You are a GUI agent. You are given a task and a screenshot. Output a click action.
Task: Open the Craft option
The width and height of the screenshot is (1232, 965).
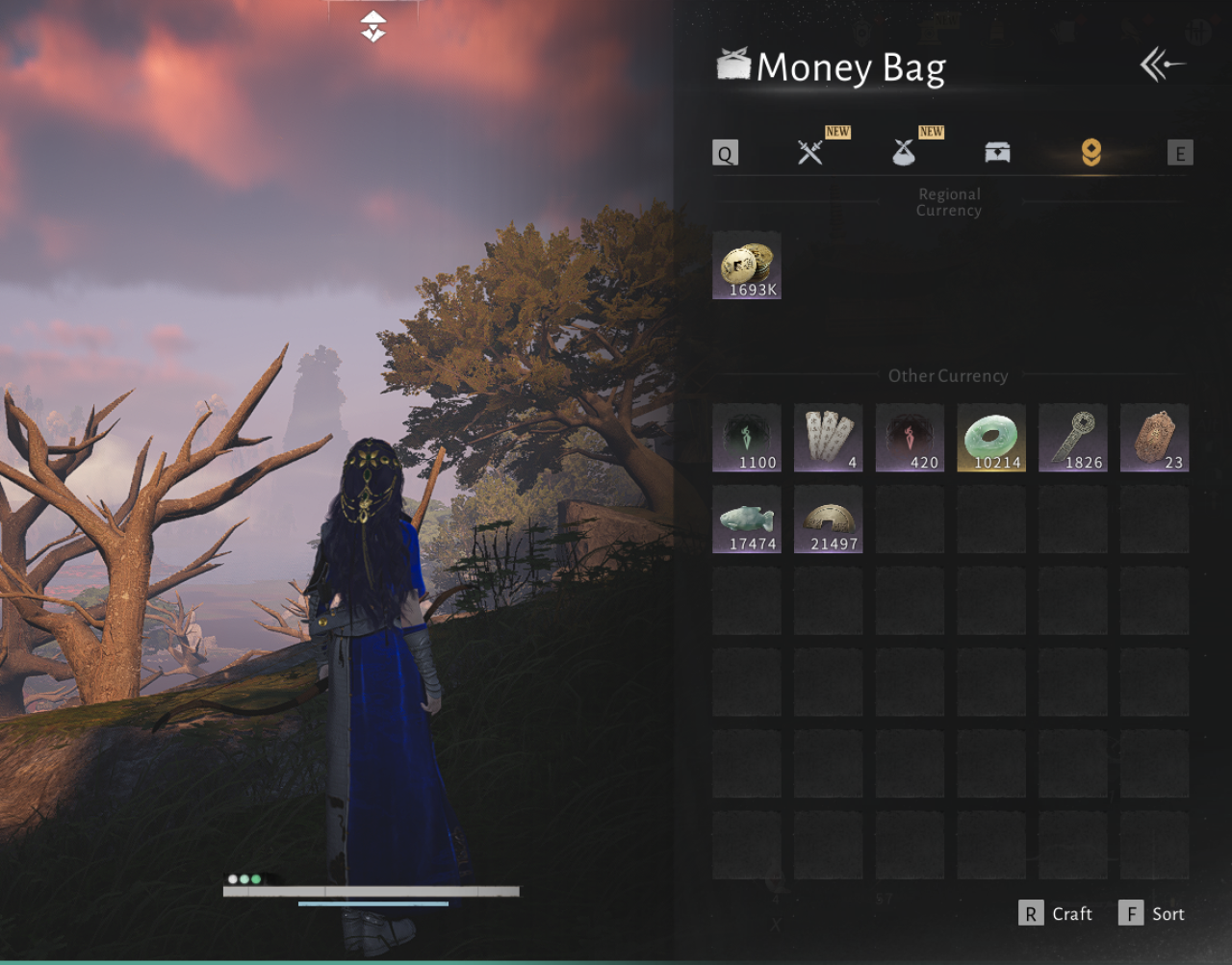1056,914
